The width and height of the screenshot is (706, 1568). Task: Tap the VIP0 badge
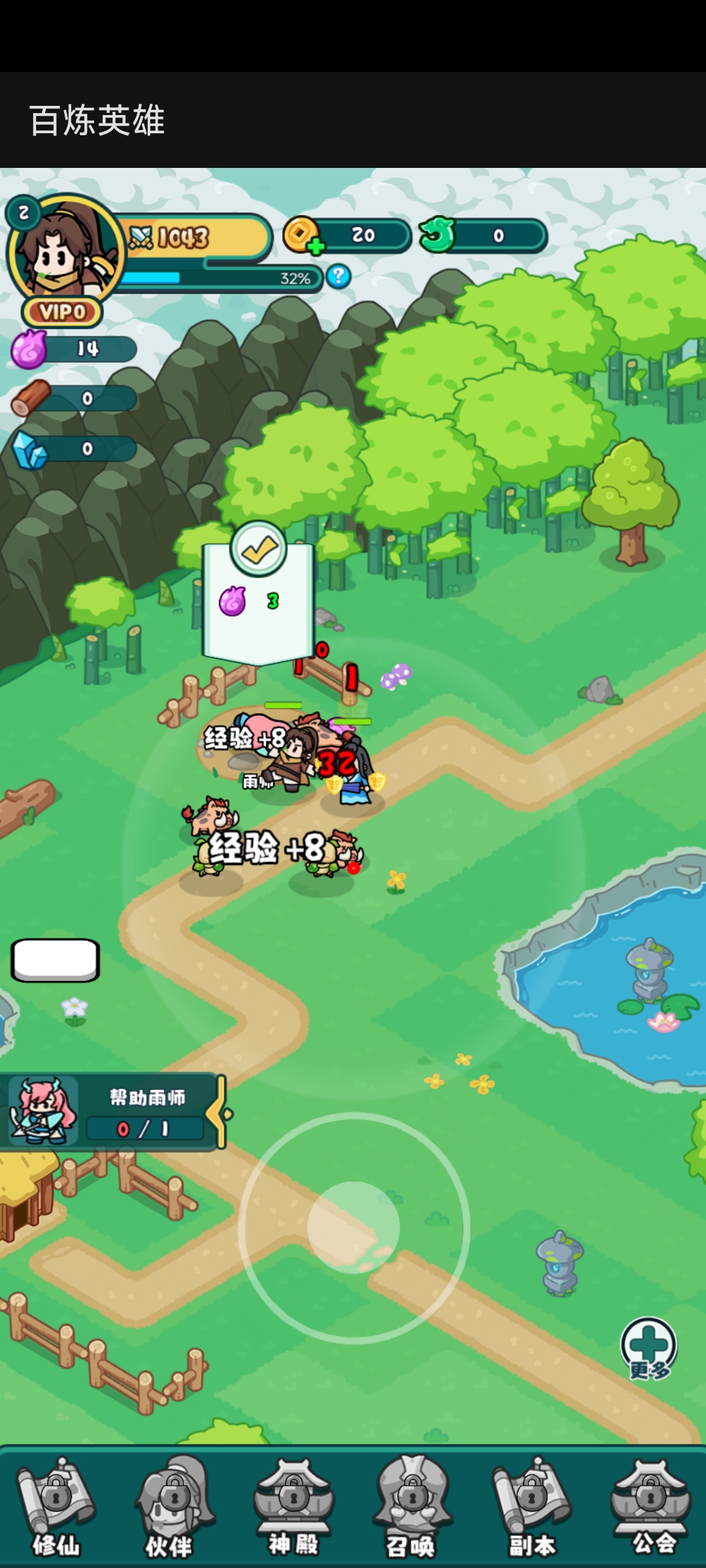pos(63,312)
